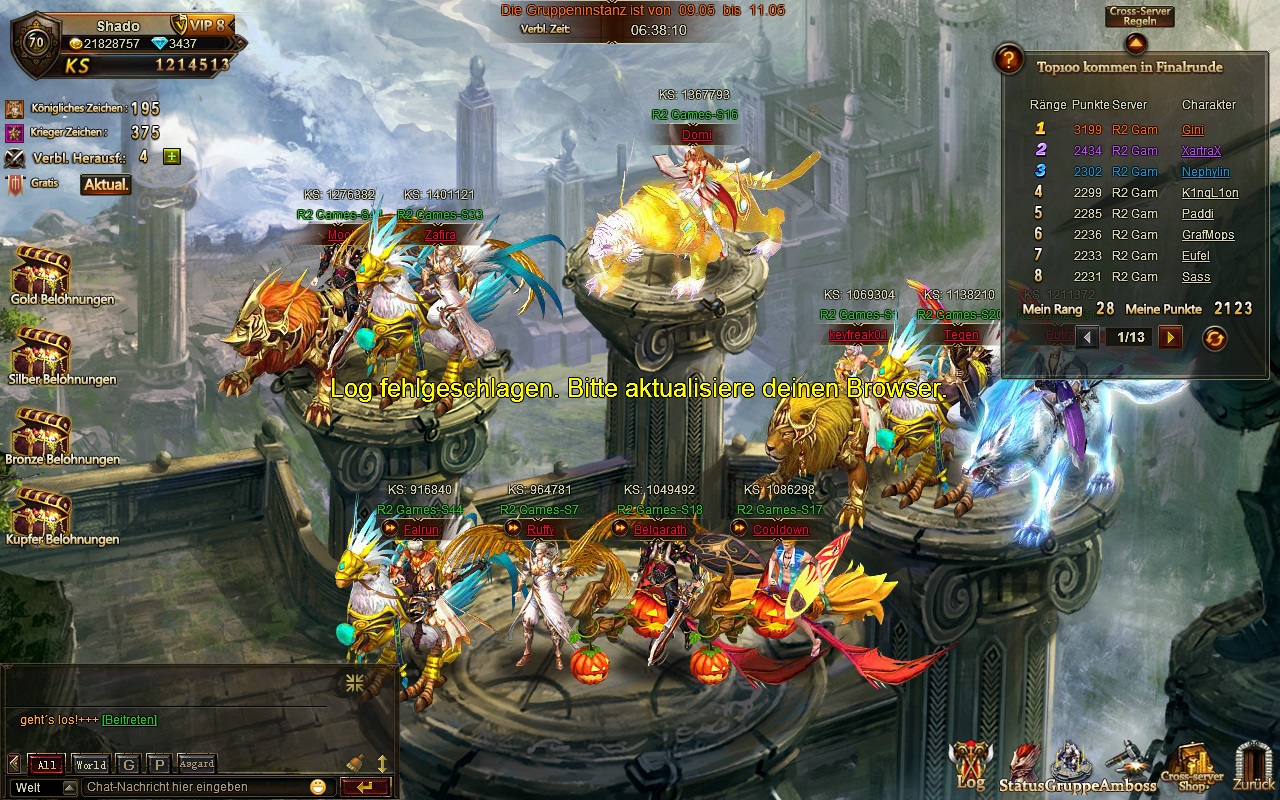Go to next ranking page

tap(1170, 338)
